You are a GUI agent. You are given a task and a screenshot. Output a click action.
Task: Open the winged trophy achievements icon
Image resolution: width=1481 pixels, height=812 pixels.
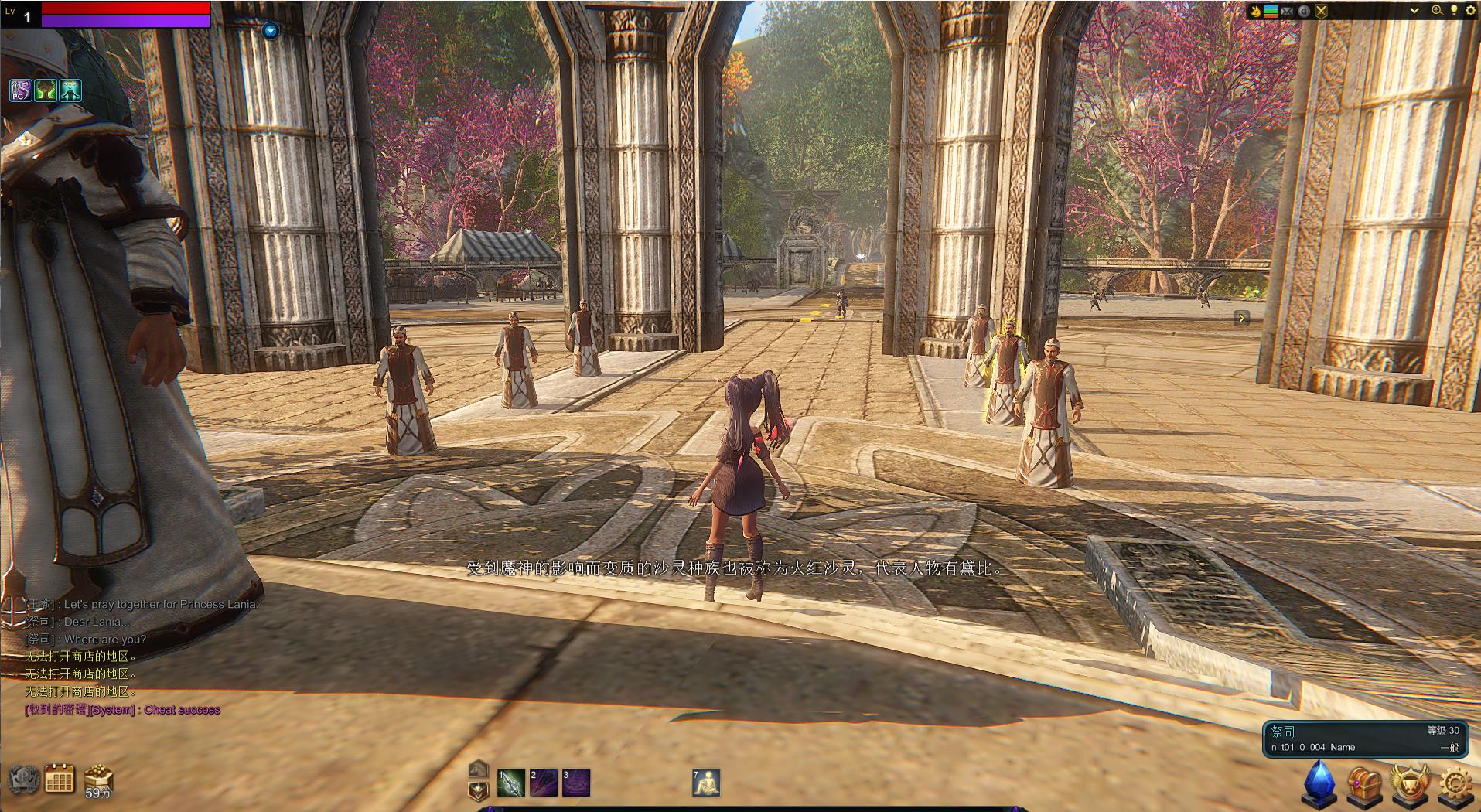tap(1409, 784)
